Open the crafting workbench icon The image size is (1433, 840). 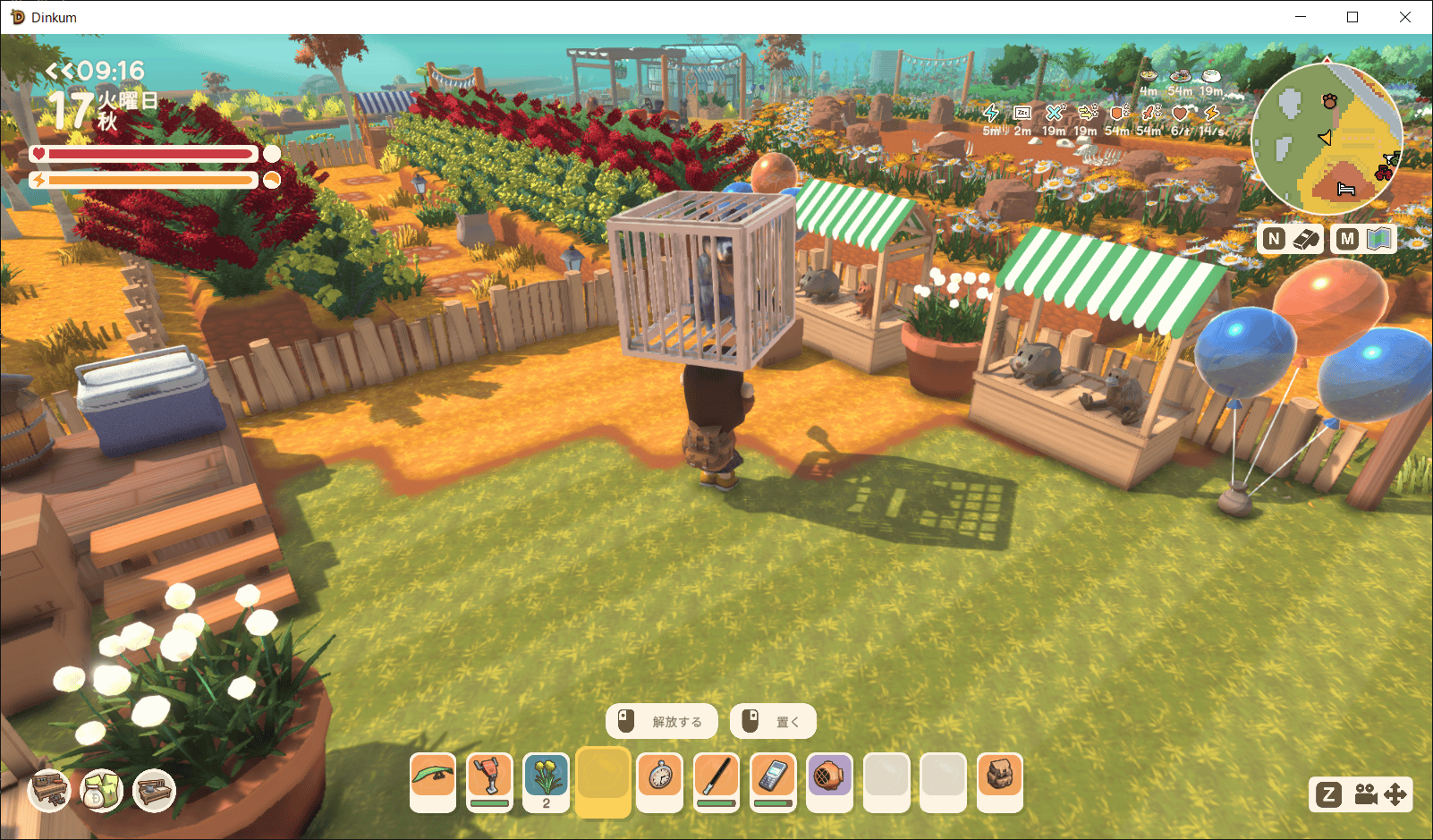49,791
